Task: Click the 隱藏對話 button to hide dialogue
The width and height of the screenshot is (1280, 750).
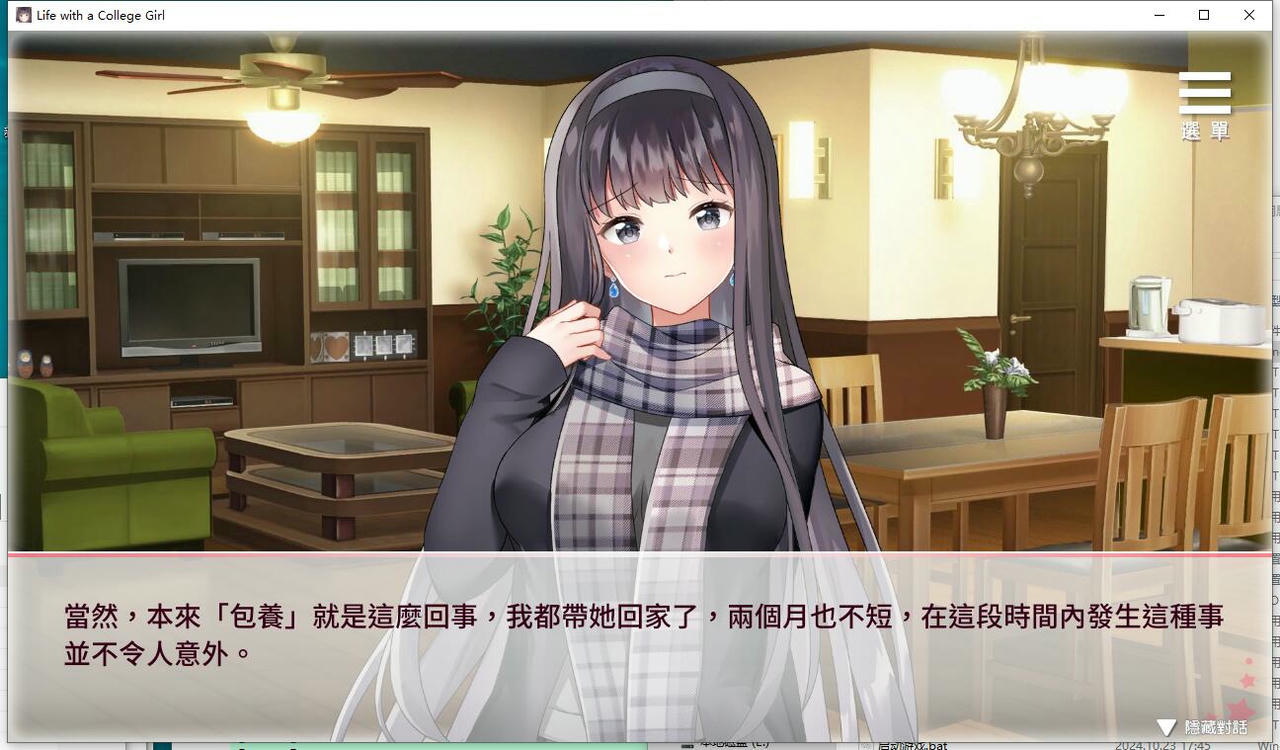Action: (x=1211, y=729)
